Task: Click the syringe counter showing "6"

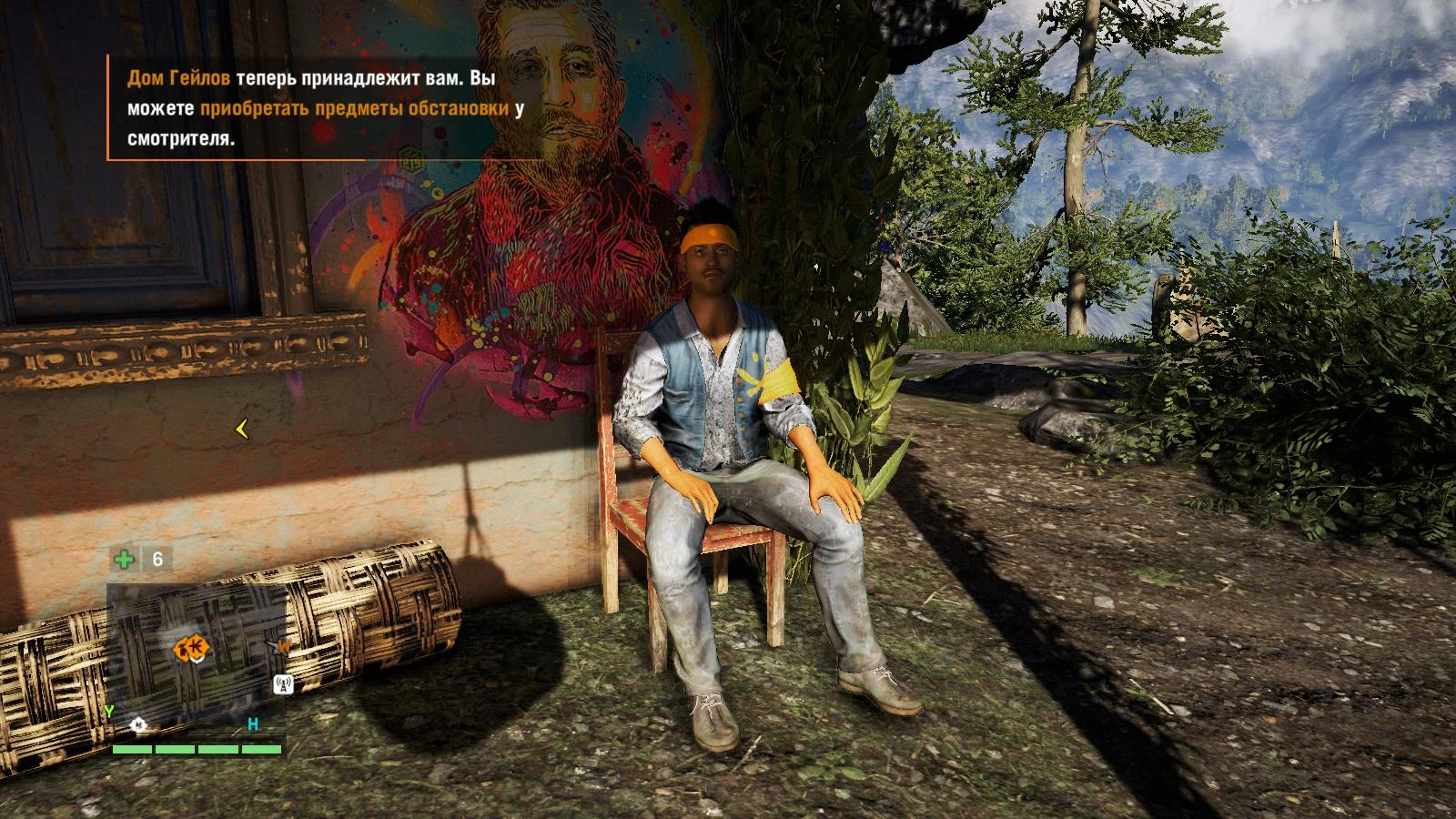Action: point(157,559)
